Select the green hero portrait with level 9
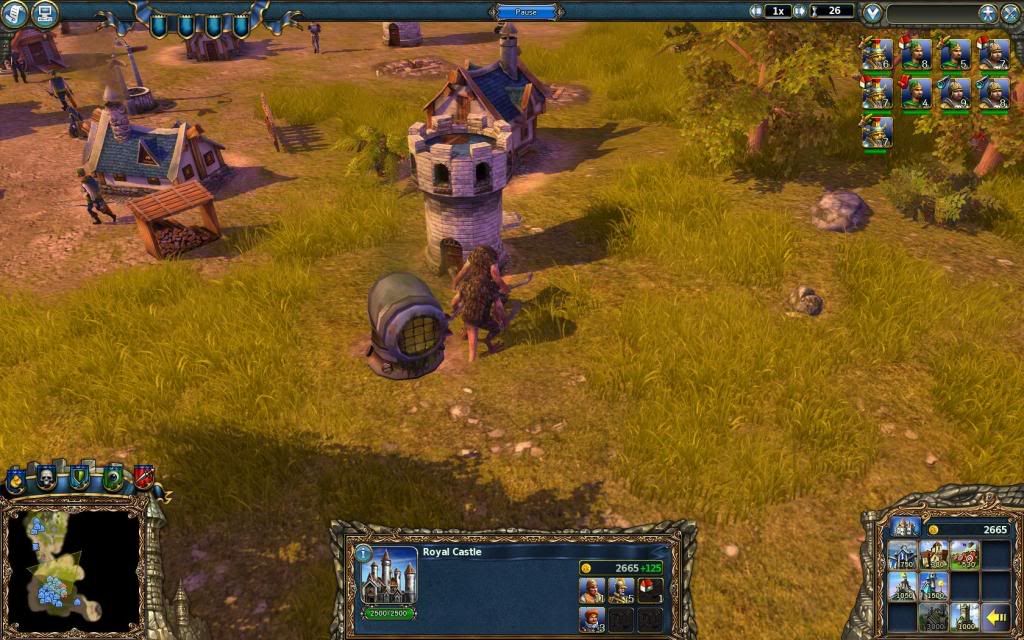Image resolution: width=1024 pixels, height=640 pixels. click(955, 93)
